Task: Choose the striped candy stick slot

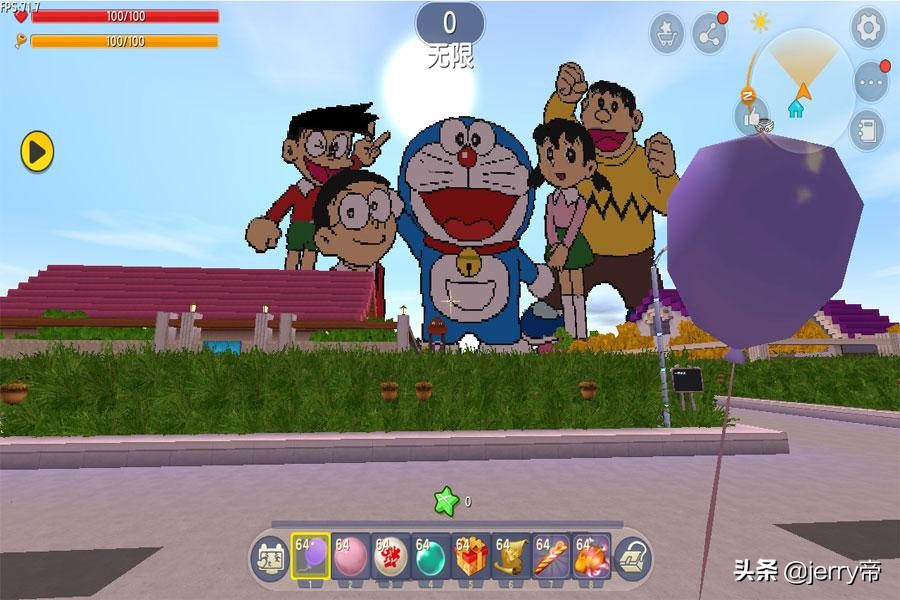Action: [551, 556]
